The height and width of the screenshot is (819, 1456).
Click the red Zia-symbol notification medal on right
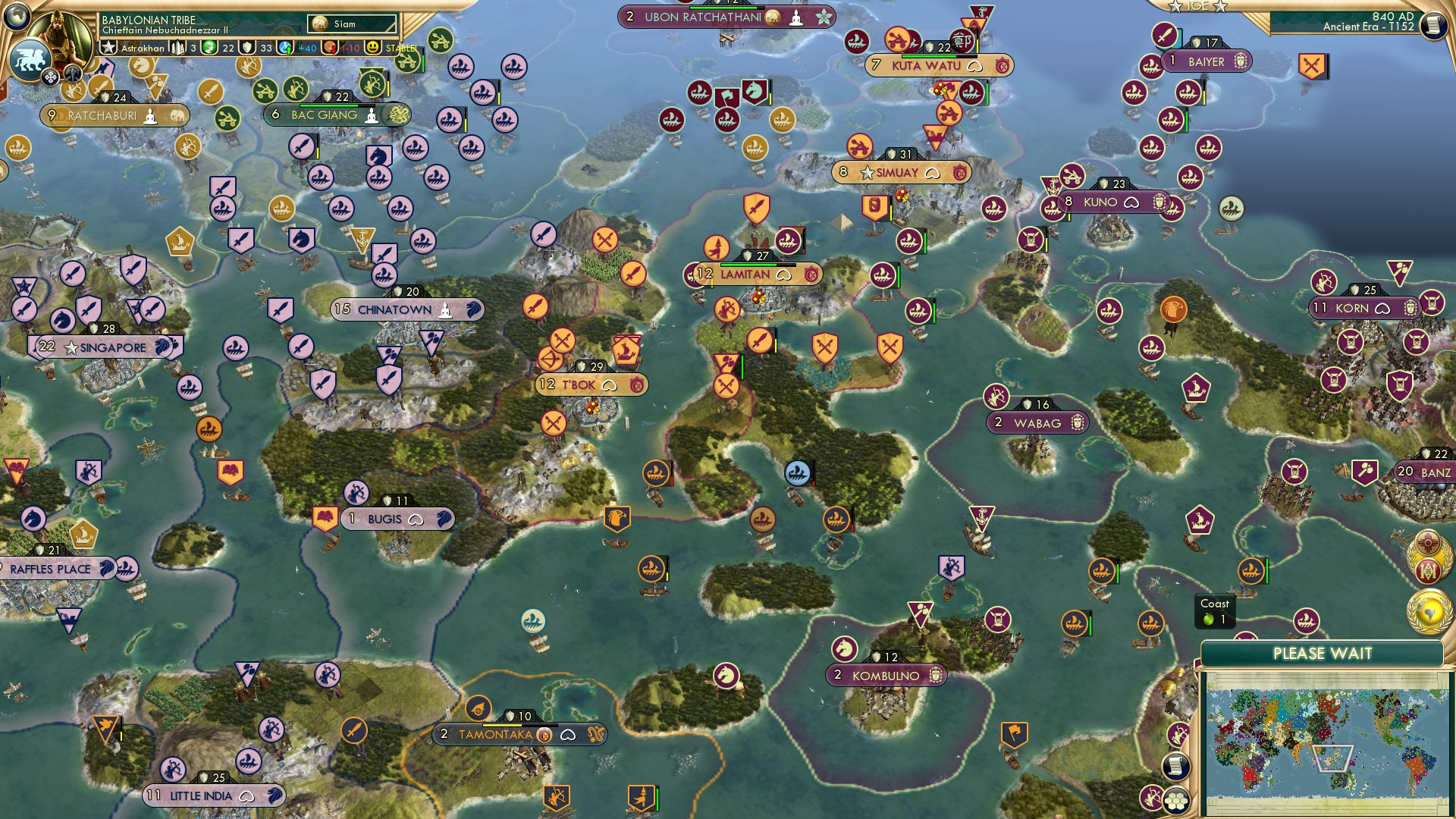[x=1426, y=542]
